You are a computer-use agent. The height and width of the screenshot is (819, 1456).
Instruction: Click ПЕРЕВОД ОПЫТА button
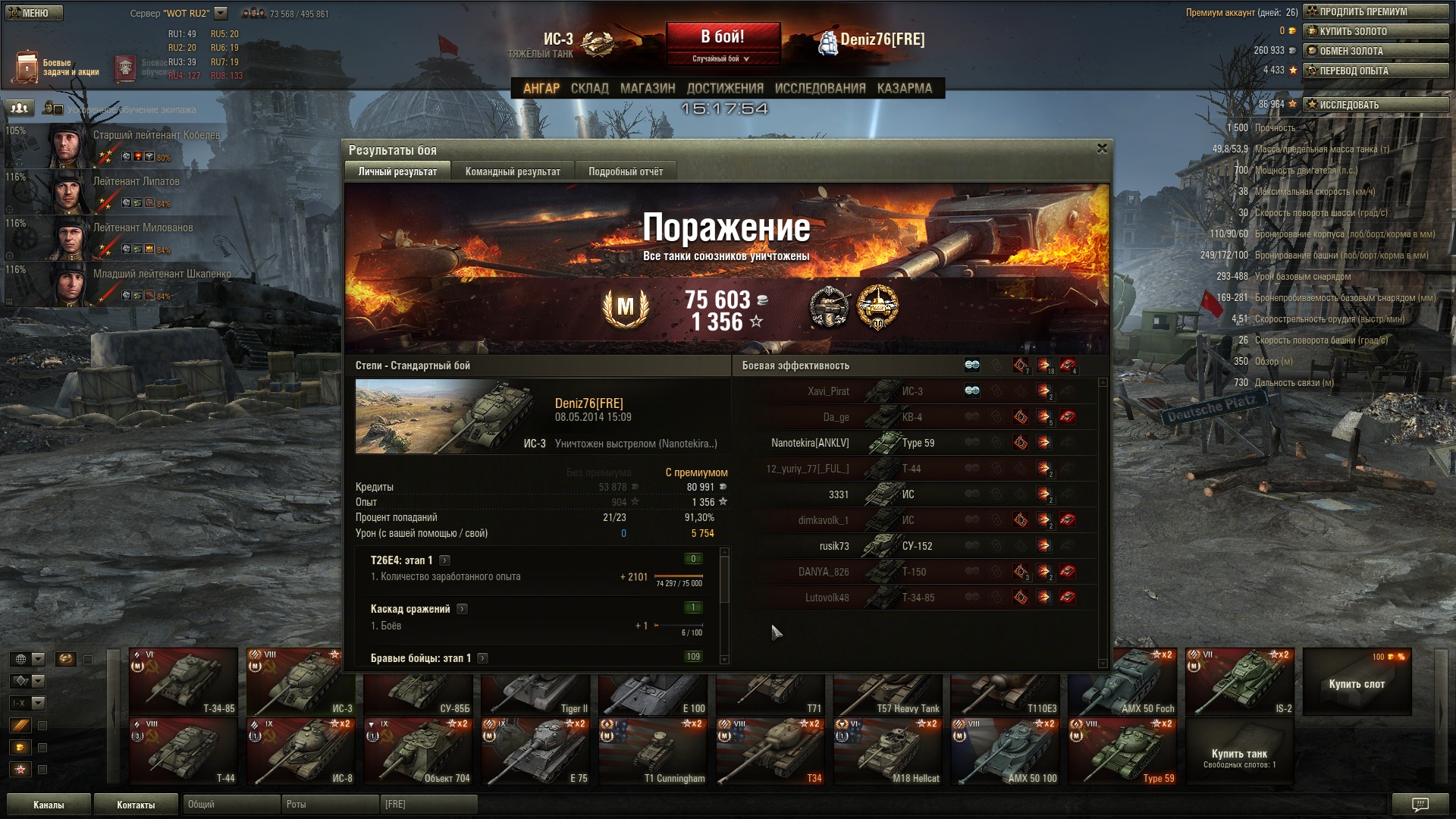coord(1376,71)
